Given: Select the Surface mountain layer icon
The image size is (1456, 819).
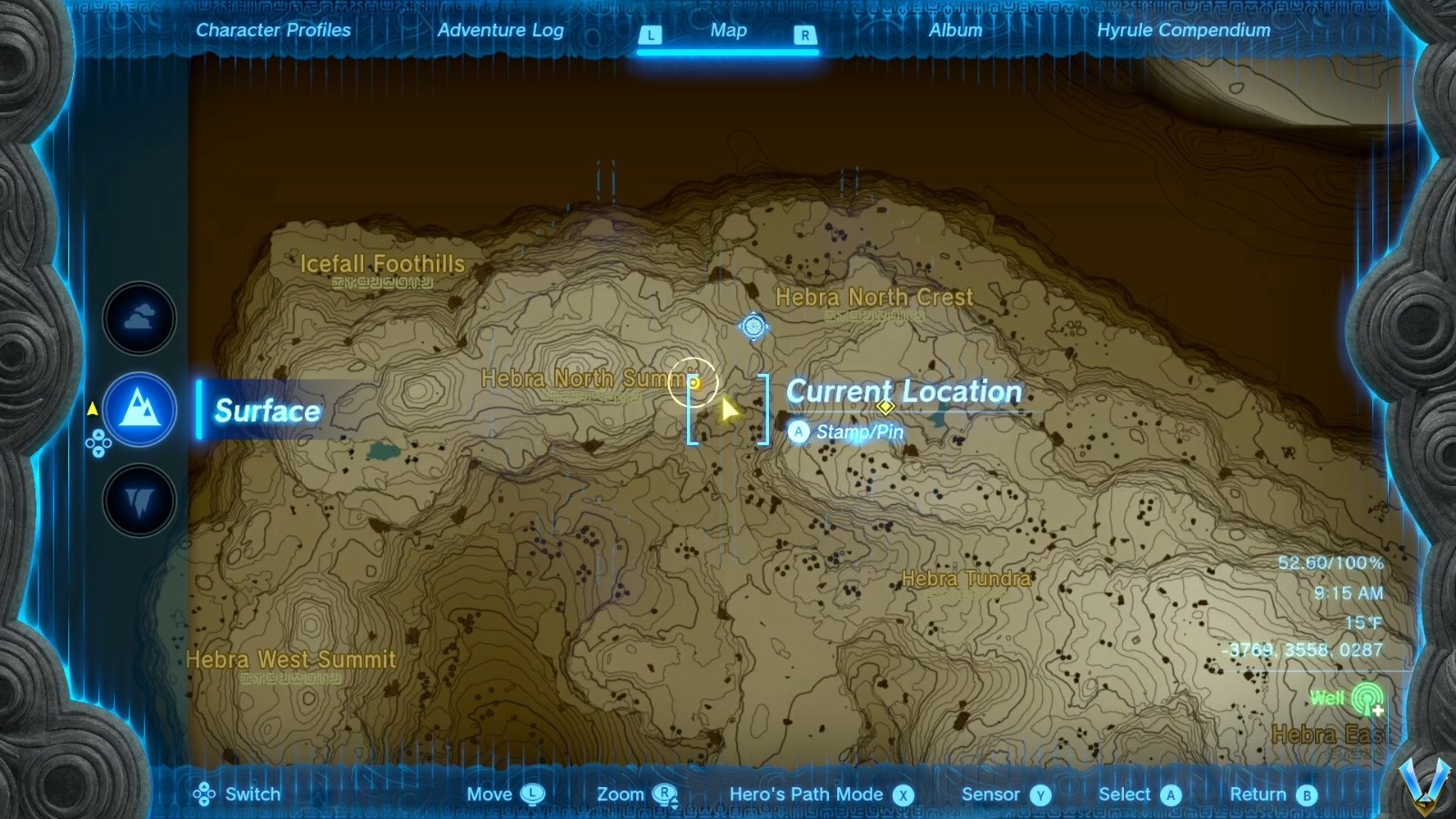Looking at the screenshot, I should point(138,409).
